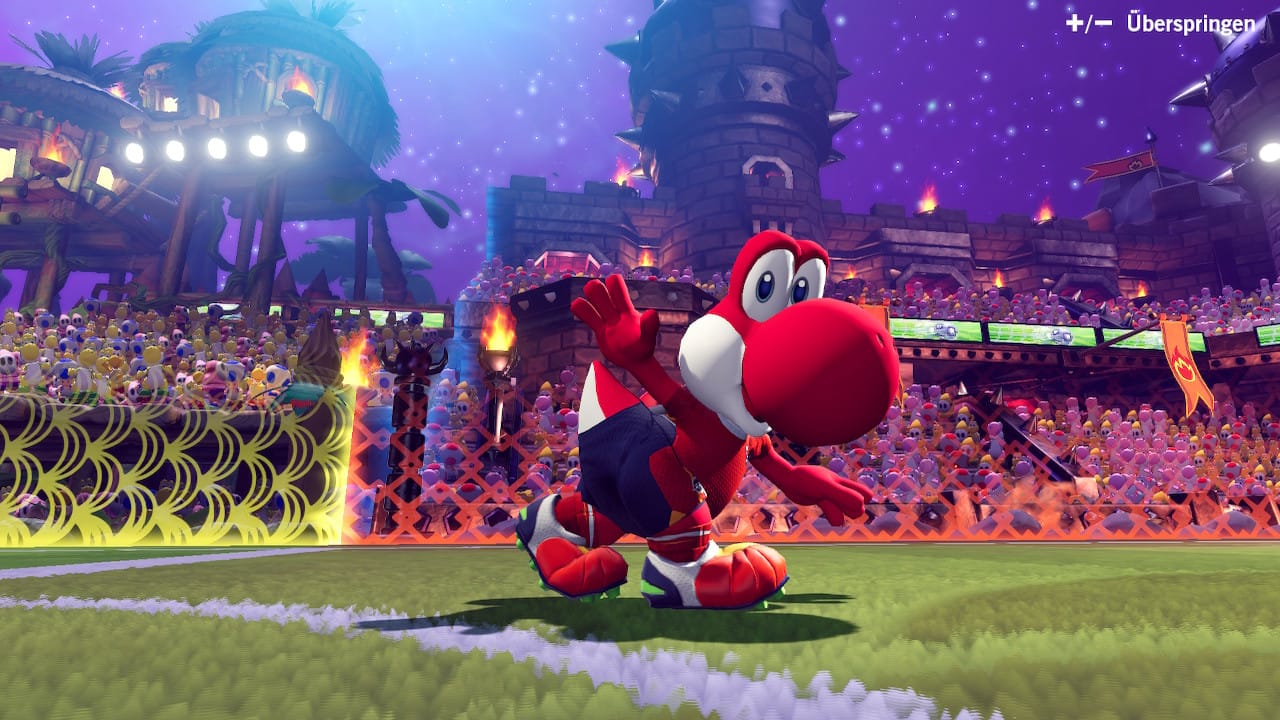Image resolution: width=1280 pixels, height=720 pixels.
Task: Skip the cutscene via Überspringen
Action: point(1189,23)
